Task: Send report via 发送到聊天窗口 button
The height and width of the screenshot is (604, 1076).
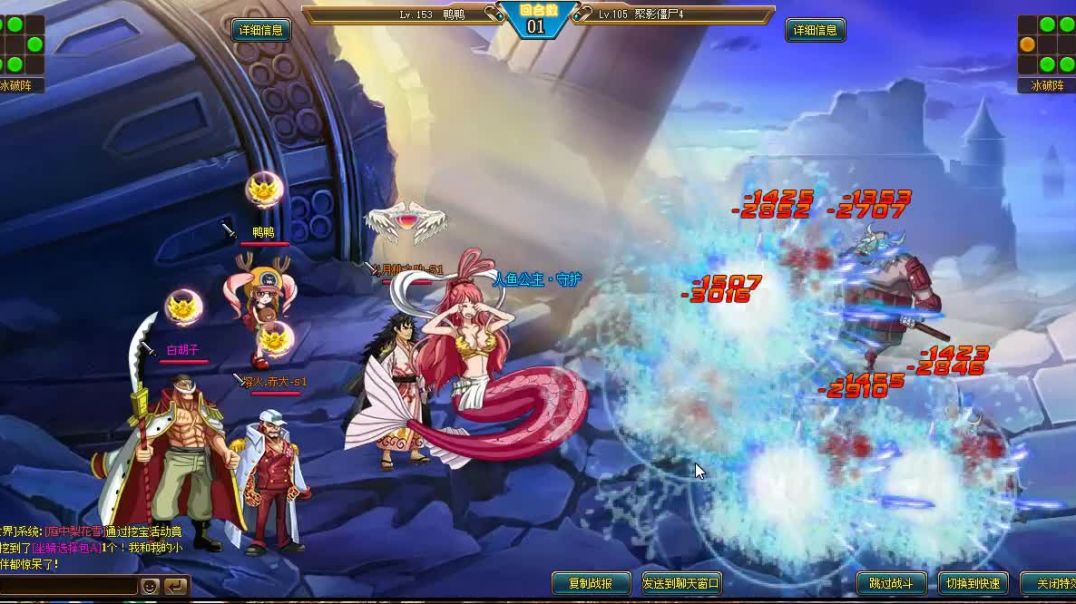Action: tap(681, 583)
